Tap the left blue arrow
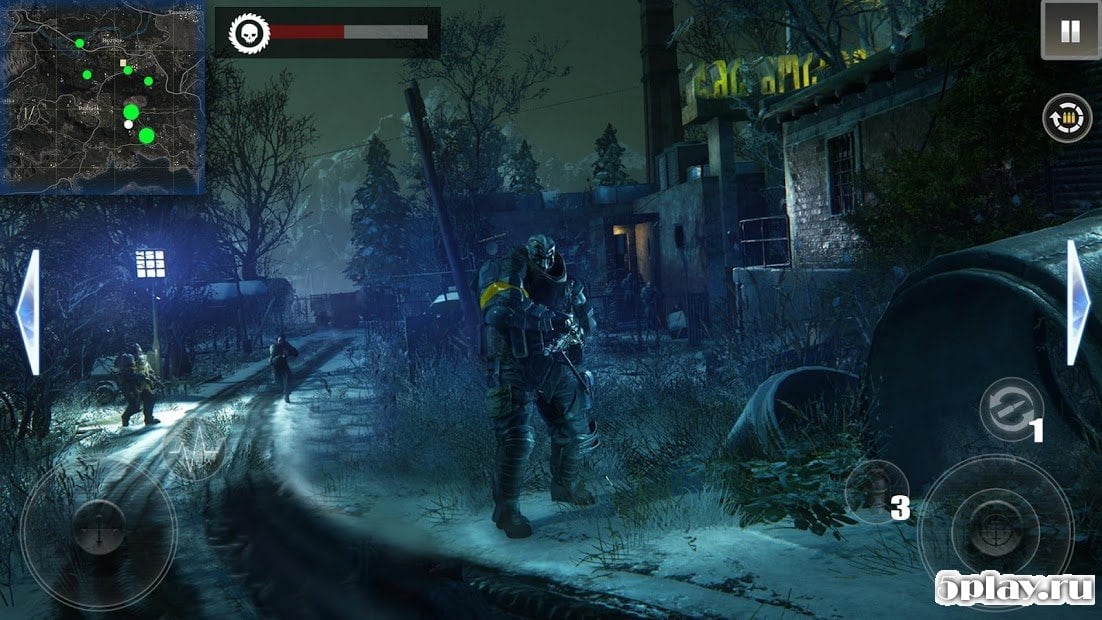The height and width of the screenshot is (620, 1102). (x=29, y=313)
